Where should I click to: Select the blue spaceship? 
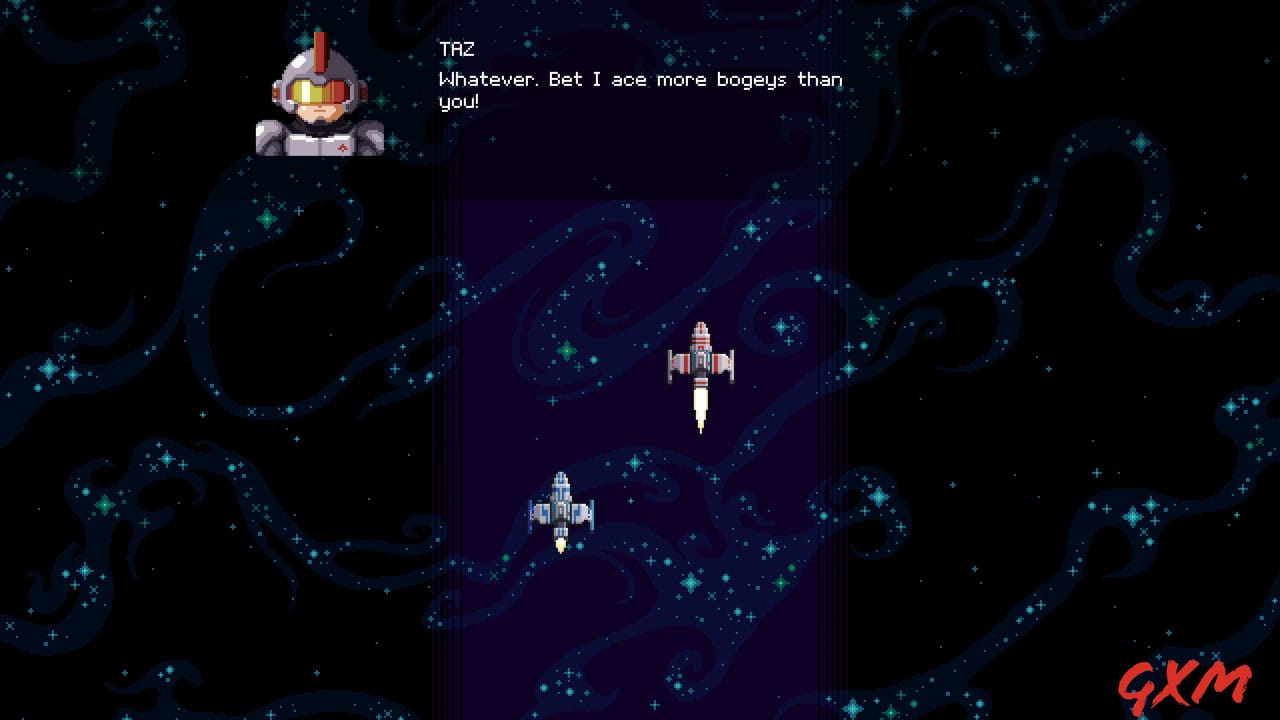point(560,505)
